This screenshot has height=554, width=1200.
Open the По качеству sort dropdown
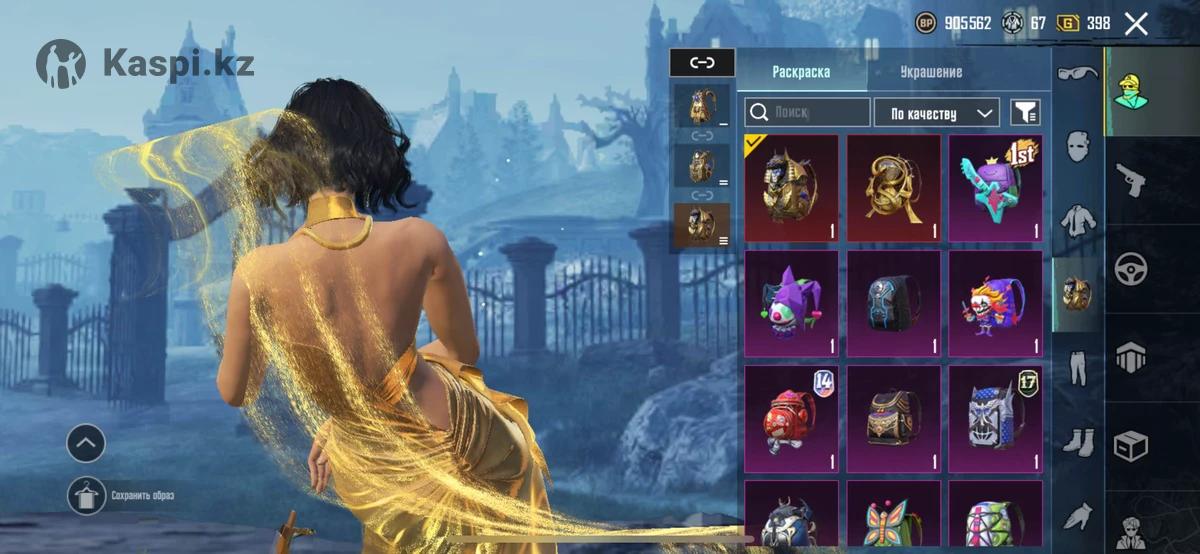point(937,113)
